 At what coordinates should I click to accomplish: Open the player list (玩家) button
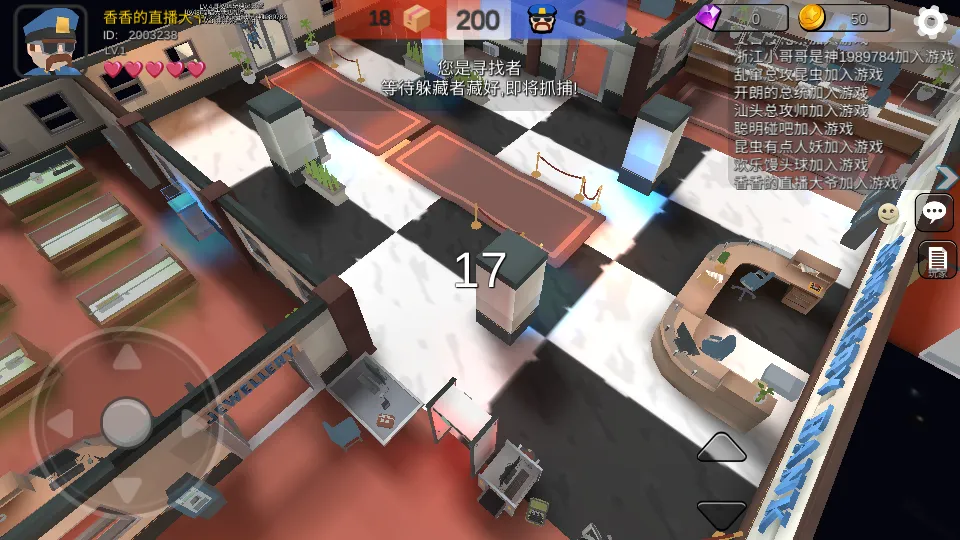[937, 260]
